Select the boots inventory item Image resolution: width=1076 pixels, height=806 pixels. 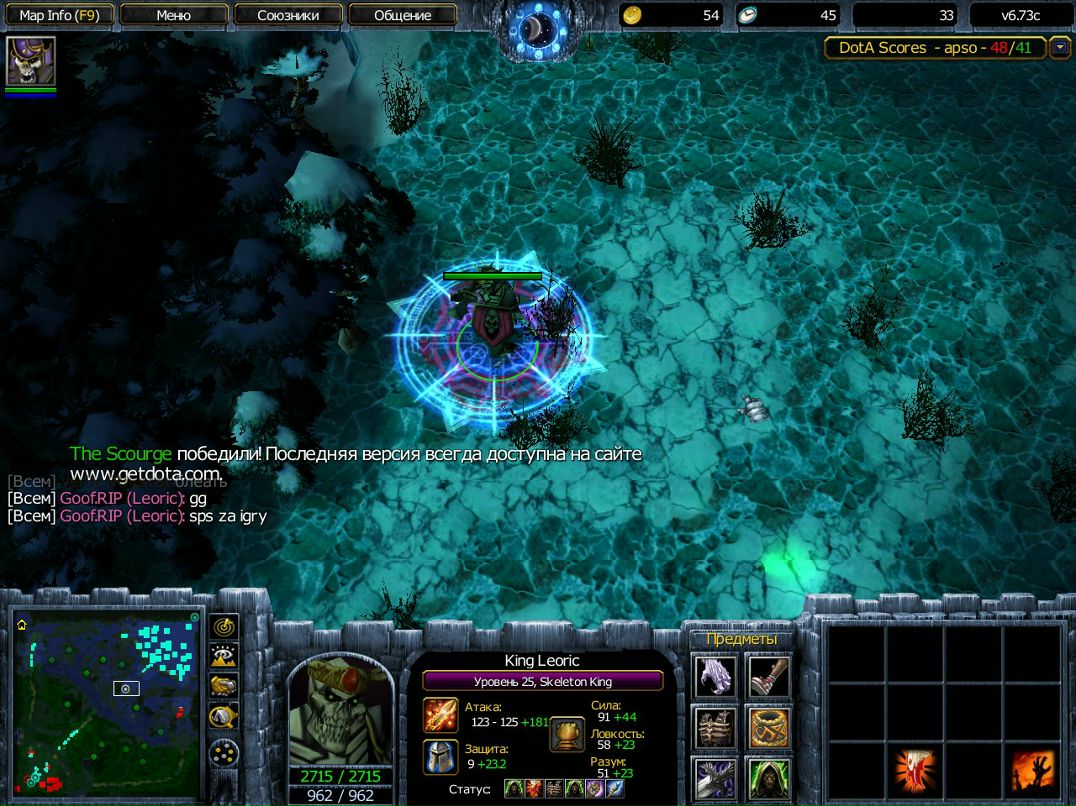[x=768, y=678]
